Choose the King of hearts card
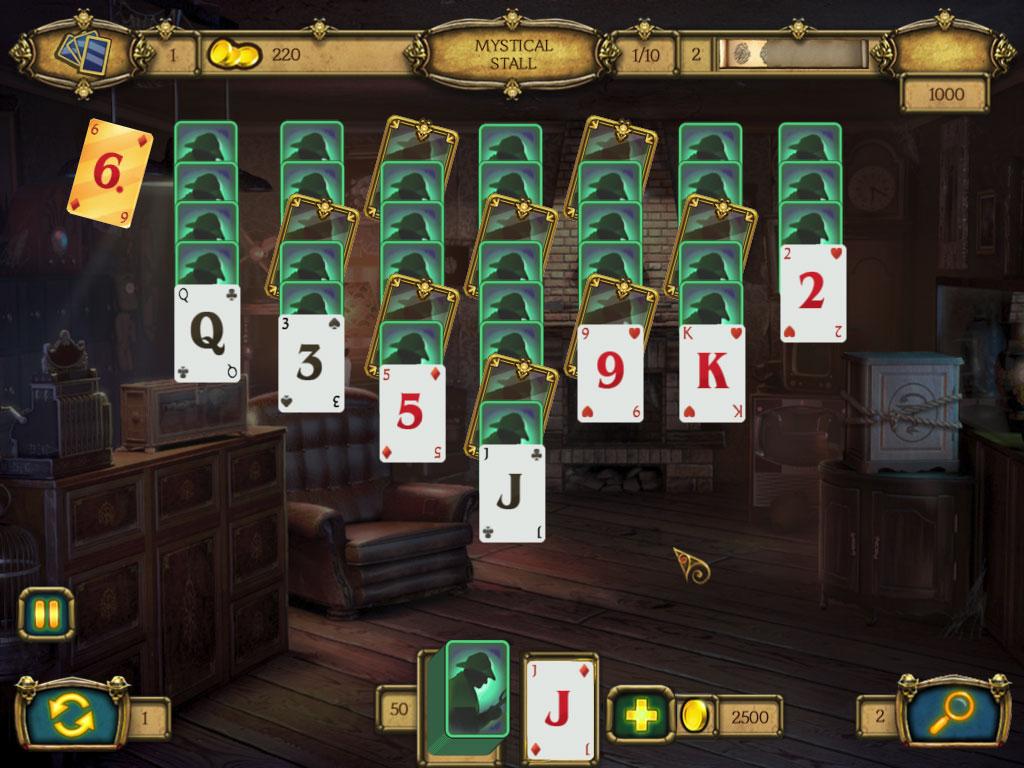The height and width of the screenshot is (768, 1024). 712,373
